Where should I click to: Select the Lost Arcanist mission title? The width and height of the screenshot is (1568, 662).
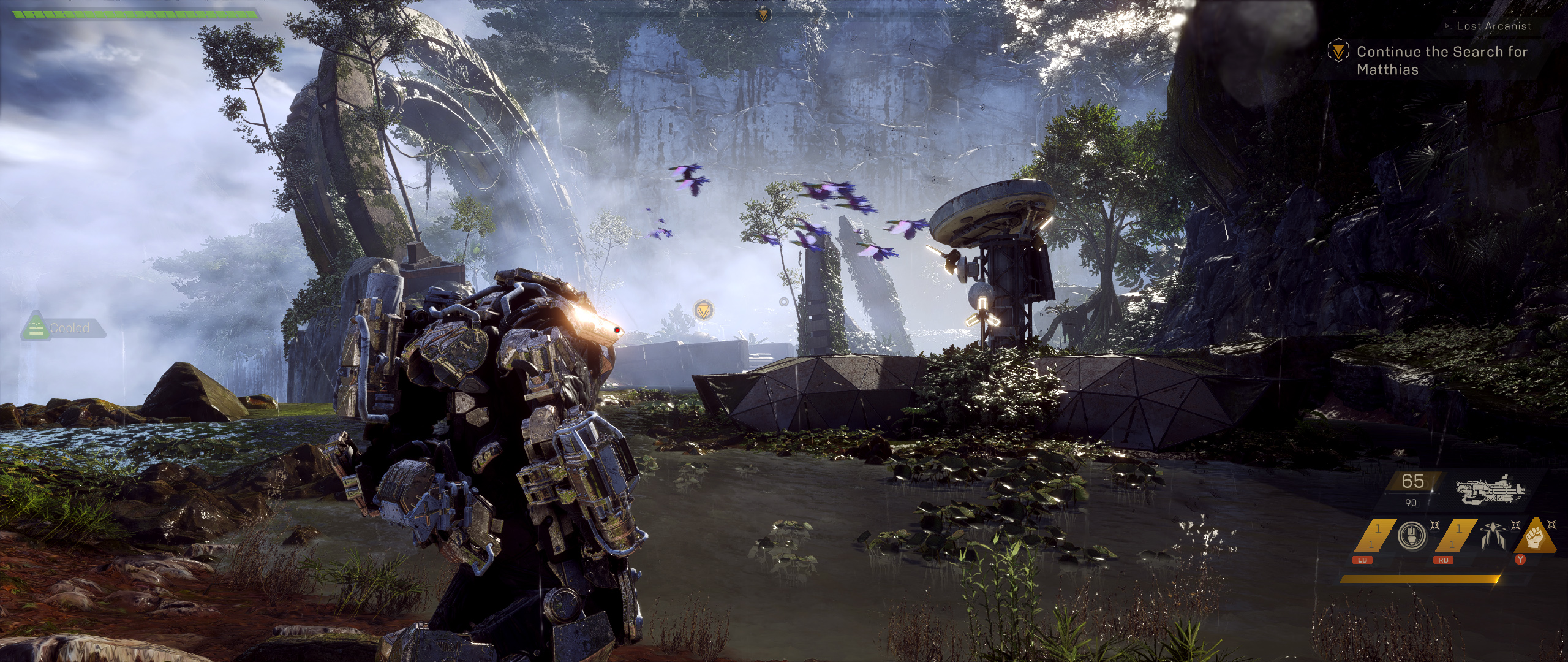pos(1493,26)
